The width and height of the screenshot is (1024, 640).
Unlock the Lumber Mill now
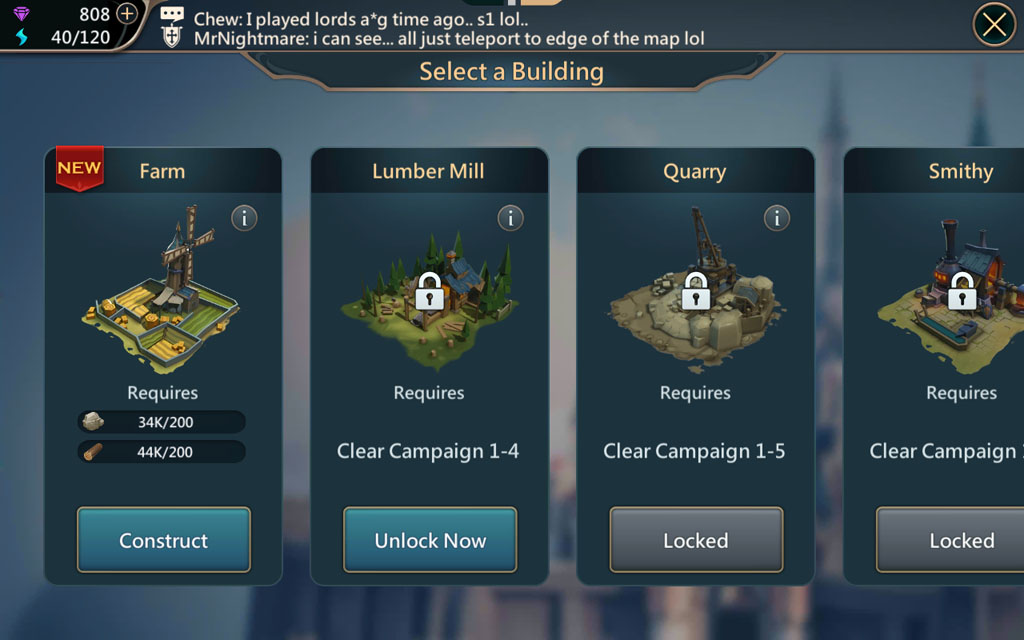click(x=430, y=540)
